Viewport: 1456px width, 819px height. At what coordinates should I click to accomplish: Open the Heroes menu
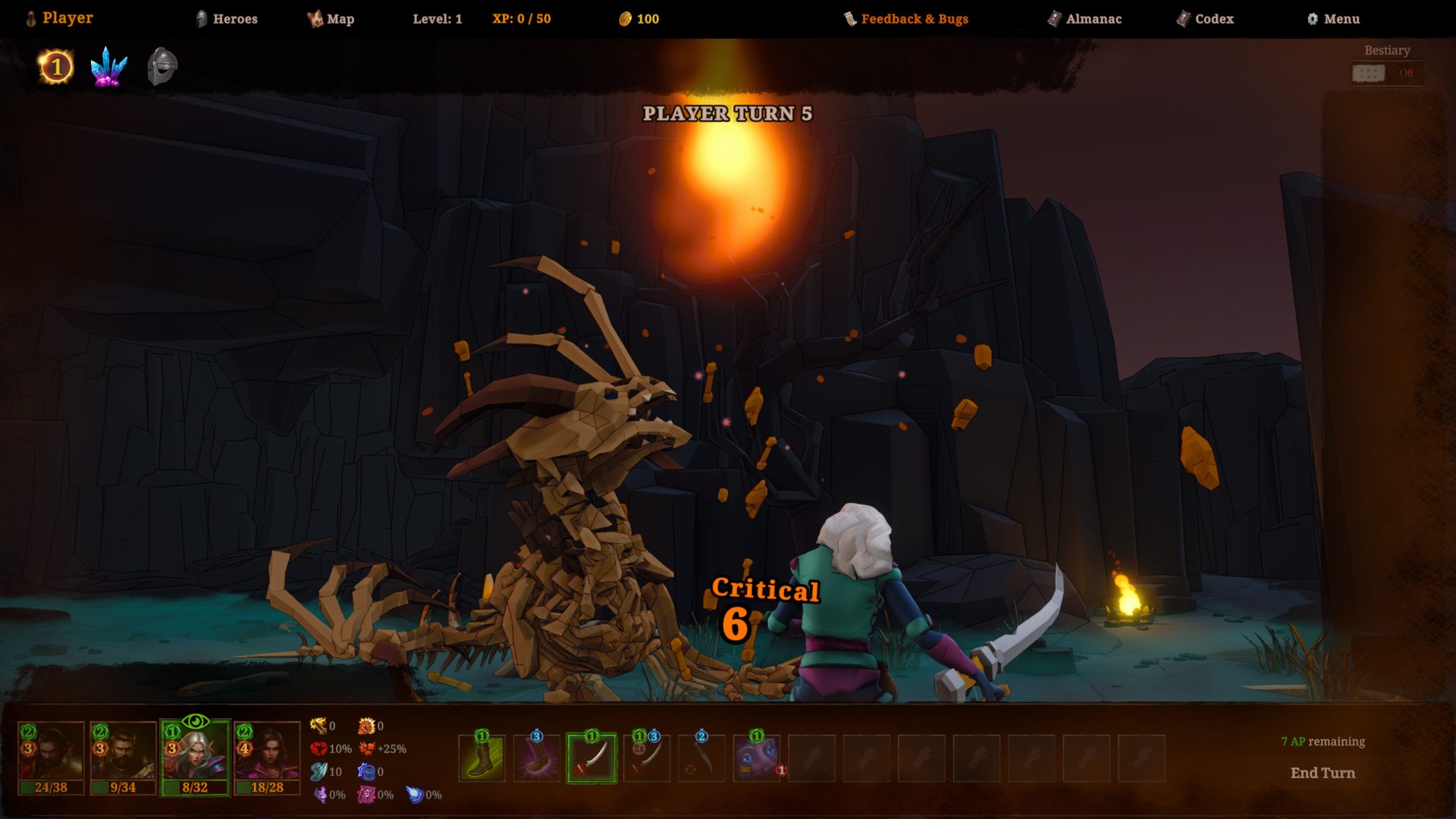pyautogui.click(x=227, y=19)
